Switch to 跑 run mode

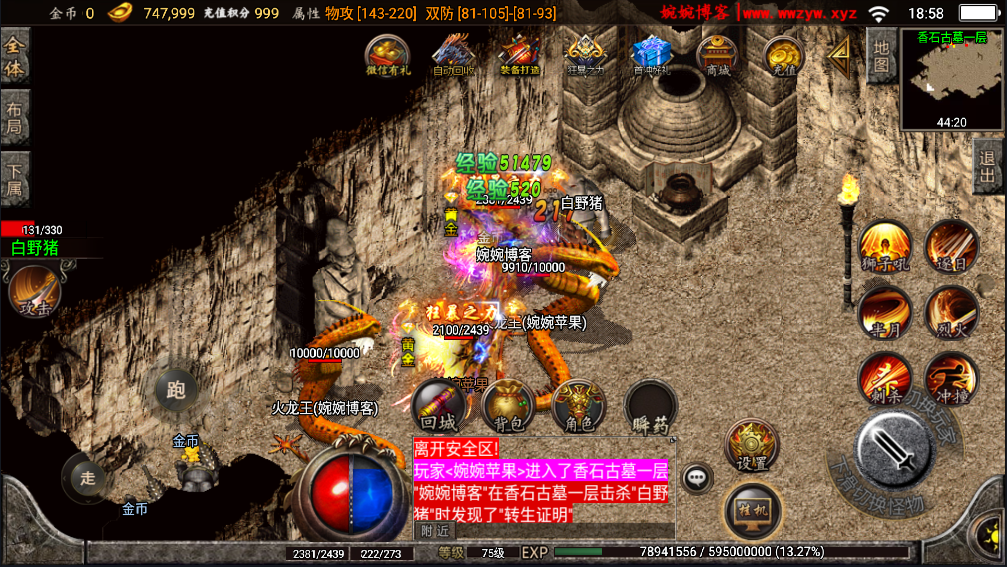coord(177,390)
